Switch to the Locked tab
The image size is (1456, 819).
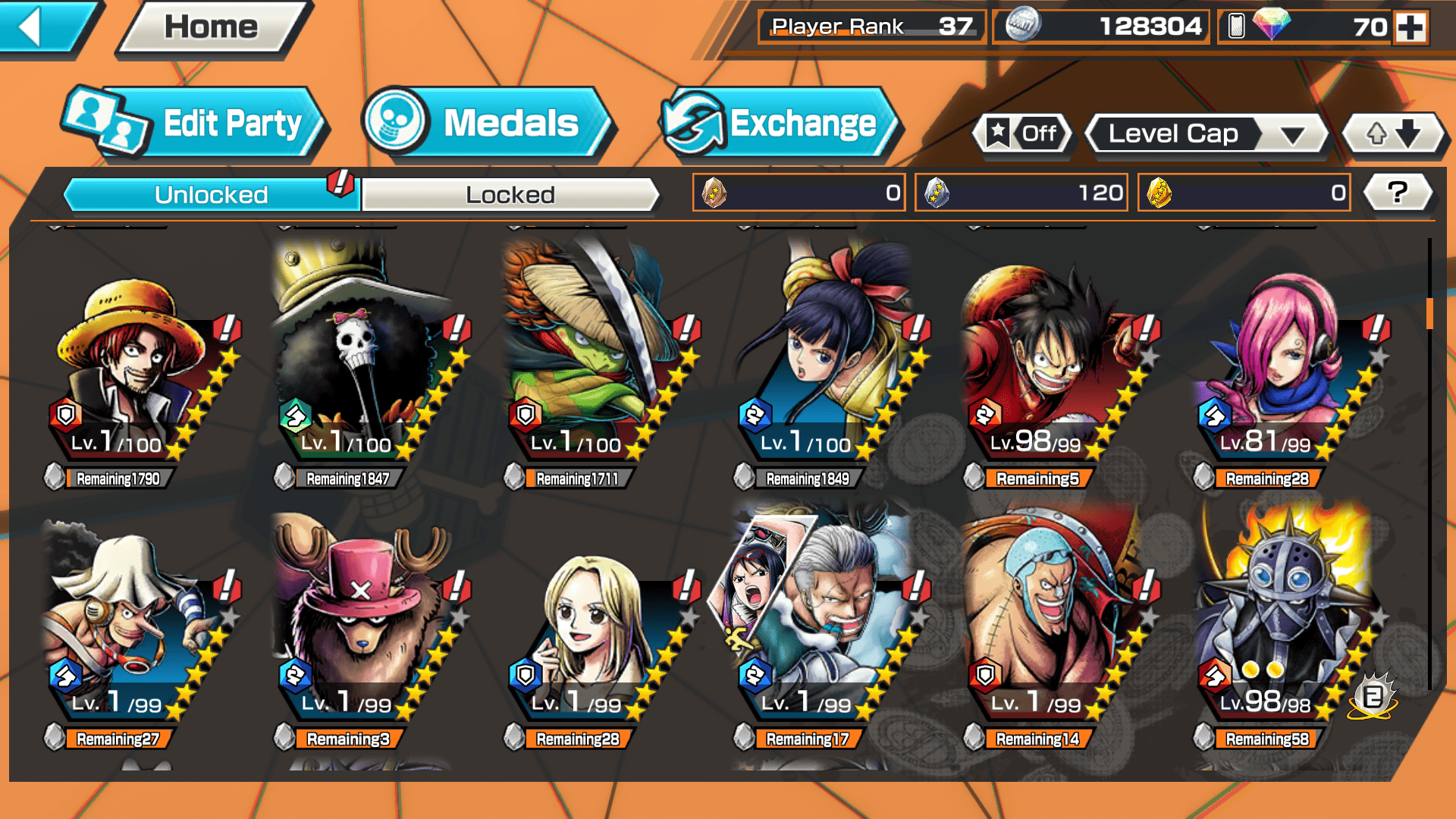(x=510, y=195)
